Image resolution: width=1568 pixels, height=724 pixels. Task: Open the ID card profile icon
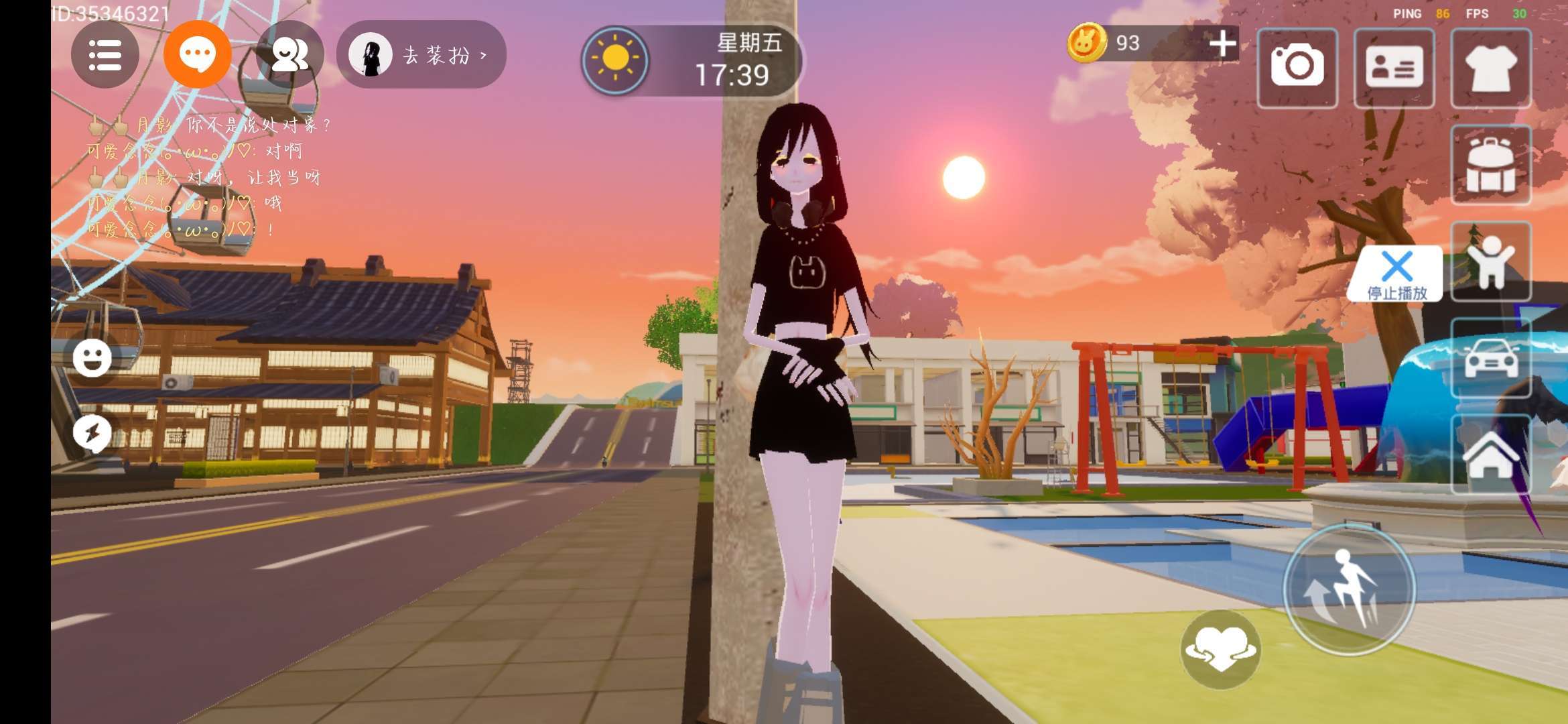[x=1394, y=67]
